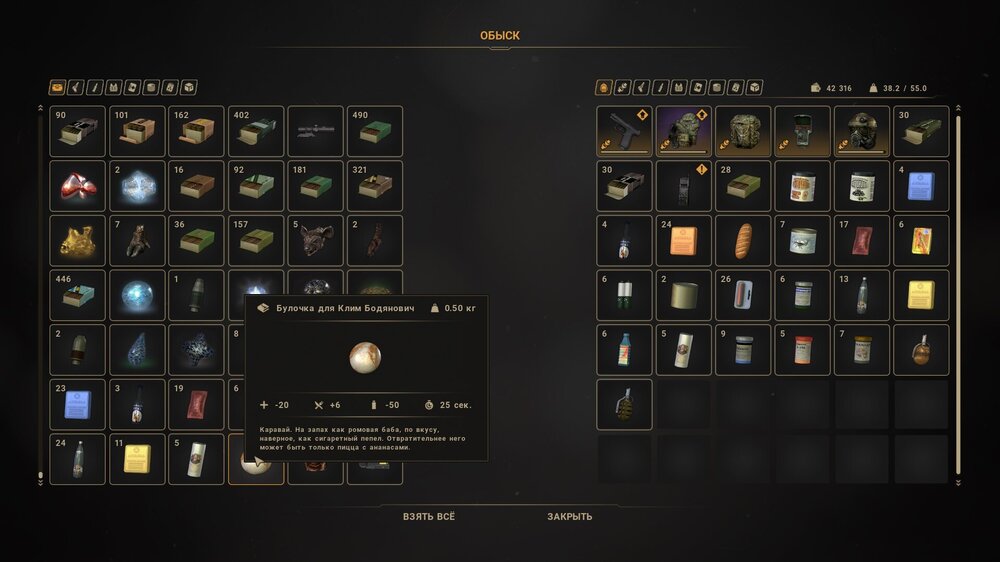Image resolution: width=1000 pixels, height=562 pixels.
Task: Select the rifle weapon slot in loot
Action: pos(315,131)
